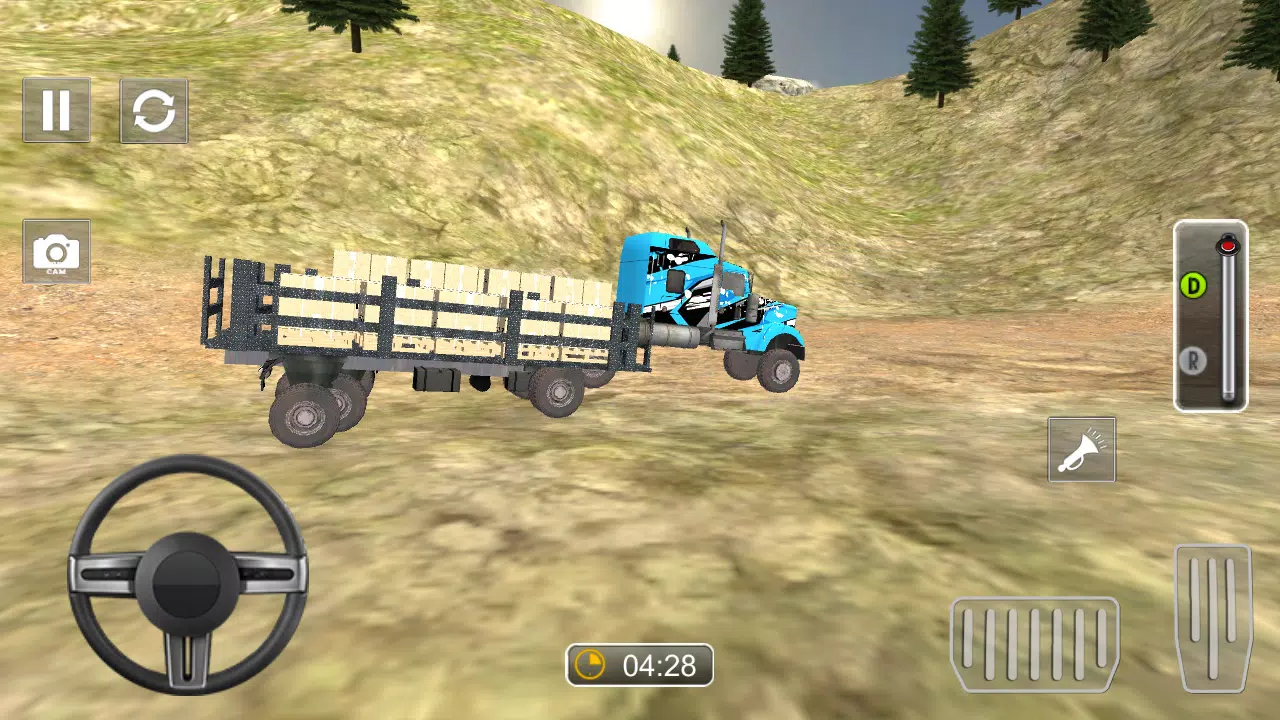
Task: Select Drive mode on the transmission control
Action: (x=1192, y=284)
